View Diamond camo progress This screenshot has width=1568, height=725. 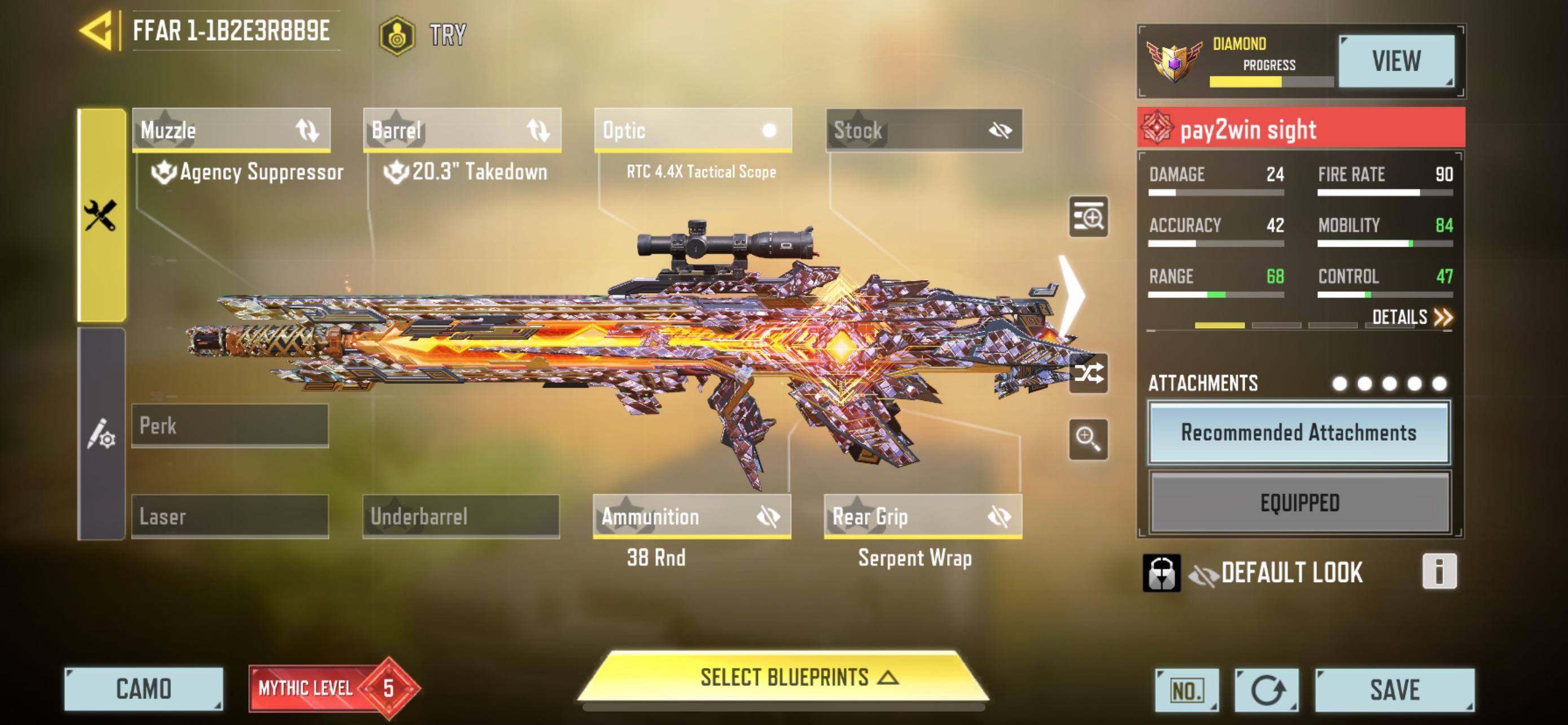coord(1396,61)
